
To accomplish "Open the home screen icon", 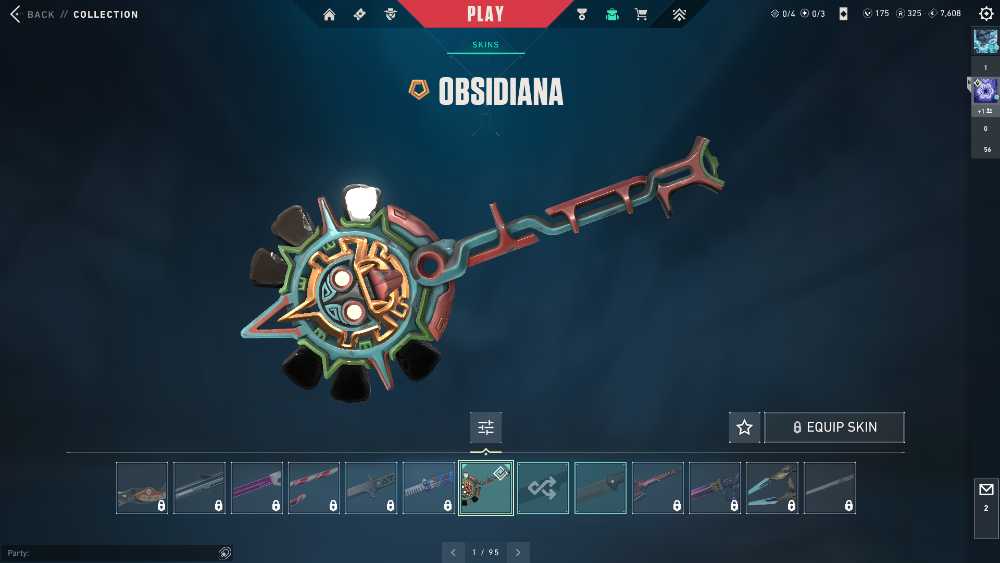I will (x=329, y=15).
